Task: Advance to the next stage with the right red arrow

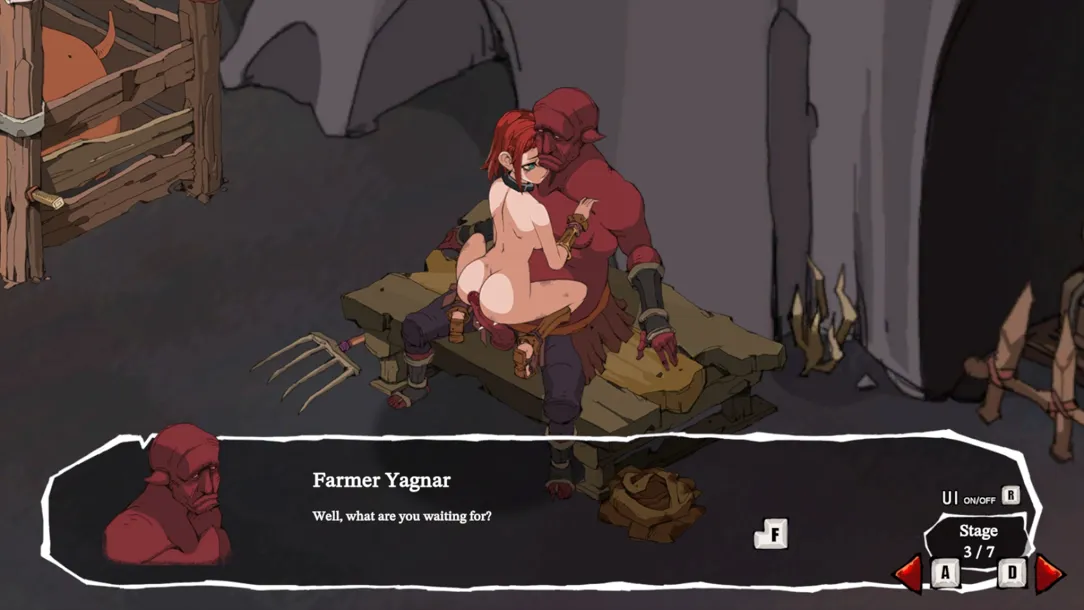Action: point(1048,573)
